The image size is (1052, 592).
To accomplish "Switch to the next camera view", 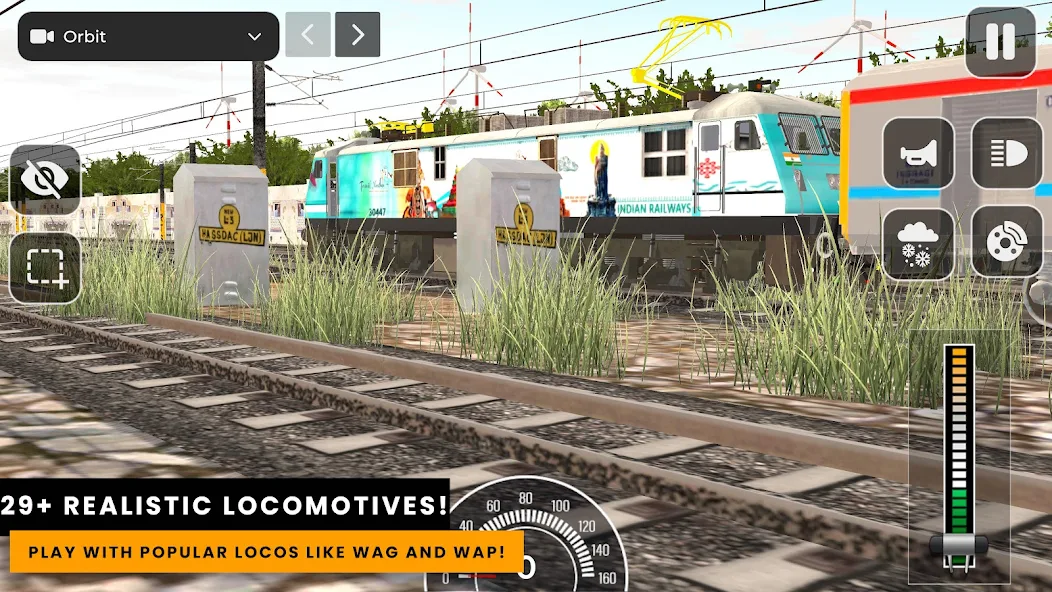I will click(x=357, y=35).
